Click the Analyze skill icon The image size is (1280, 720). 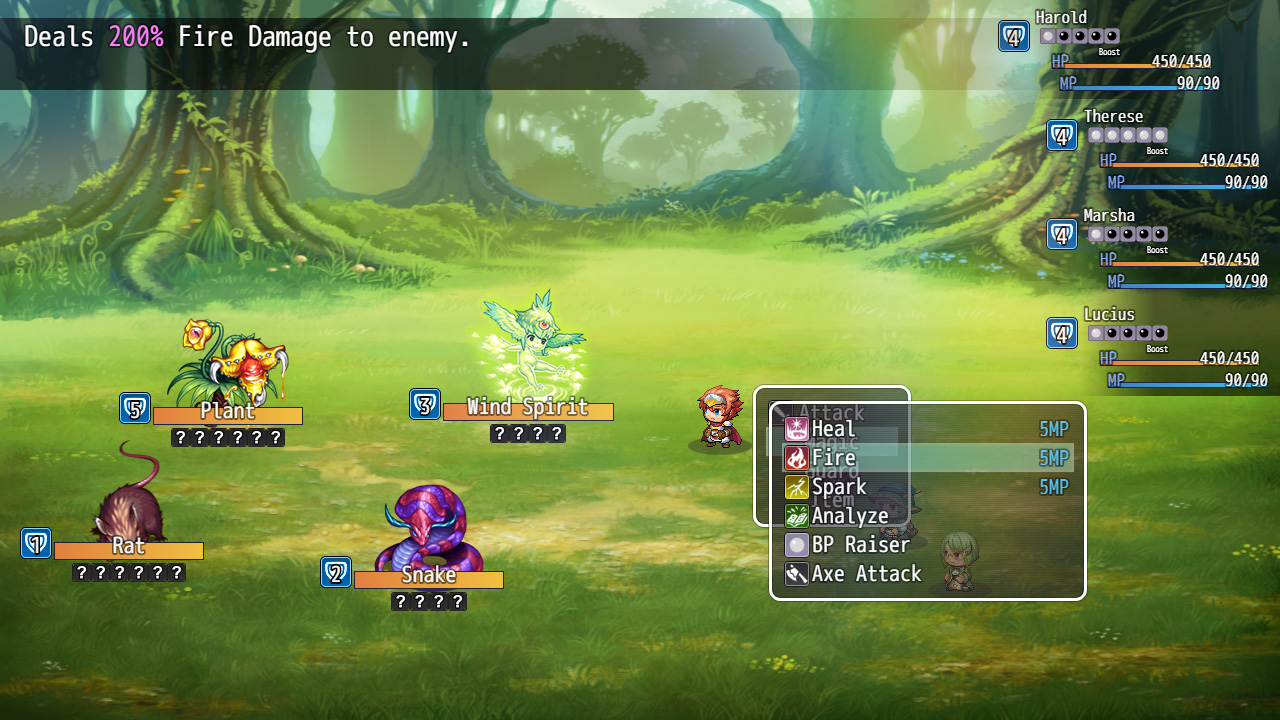coord(797,515)
